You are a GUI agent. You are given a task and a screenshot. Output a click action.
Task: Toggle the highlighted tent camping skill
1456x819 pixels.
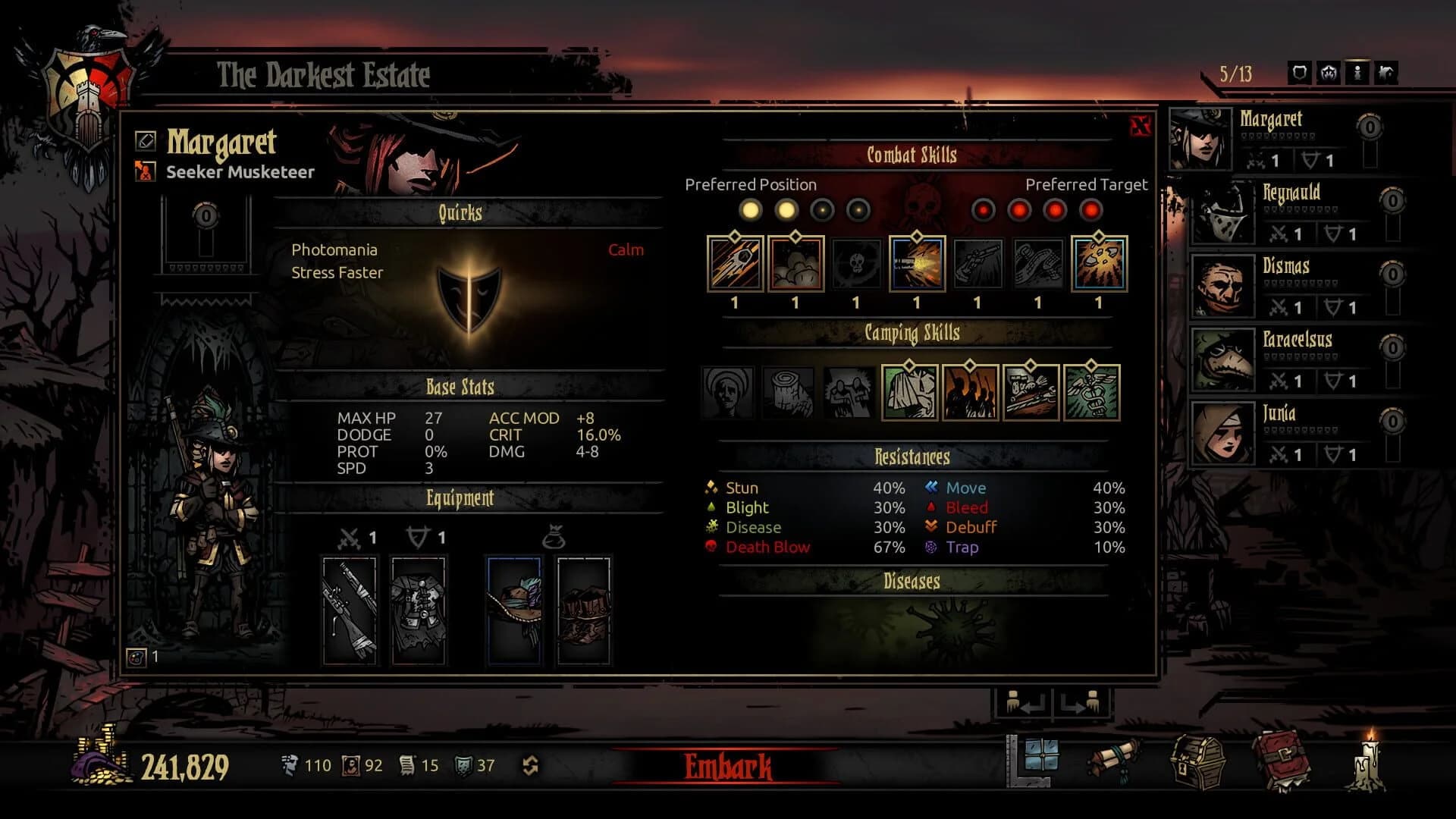pos(908,393)
